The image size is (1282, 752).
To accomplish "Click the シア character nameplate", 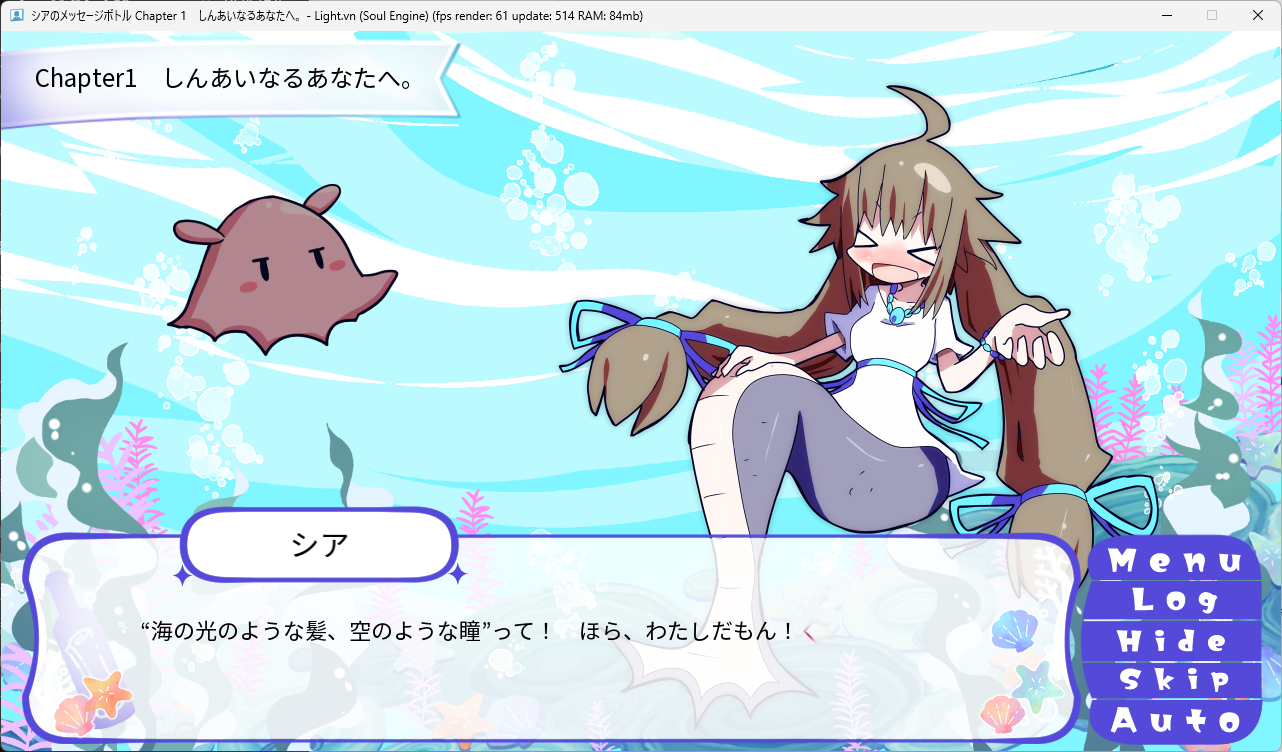I will point(319,545).
